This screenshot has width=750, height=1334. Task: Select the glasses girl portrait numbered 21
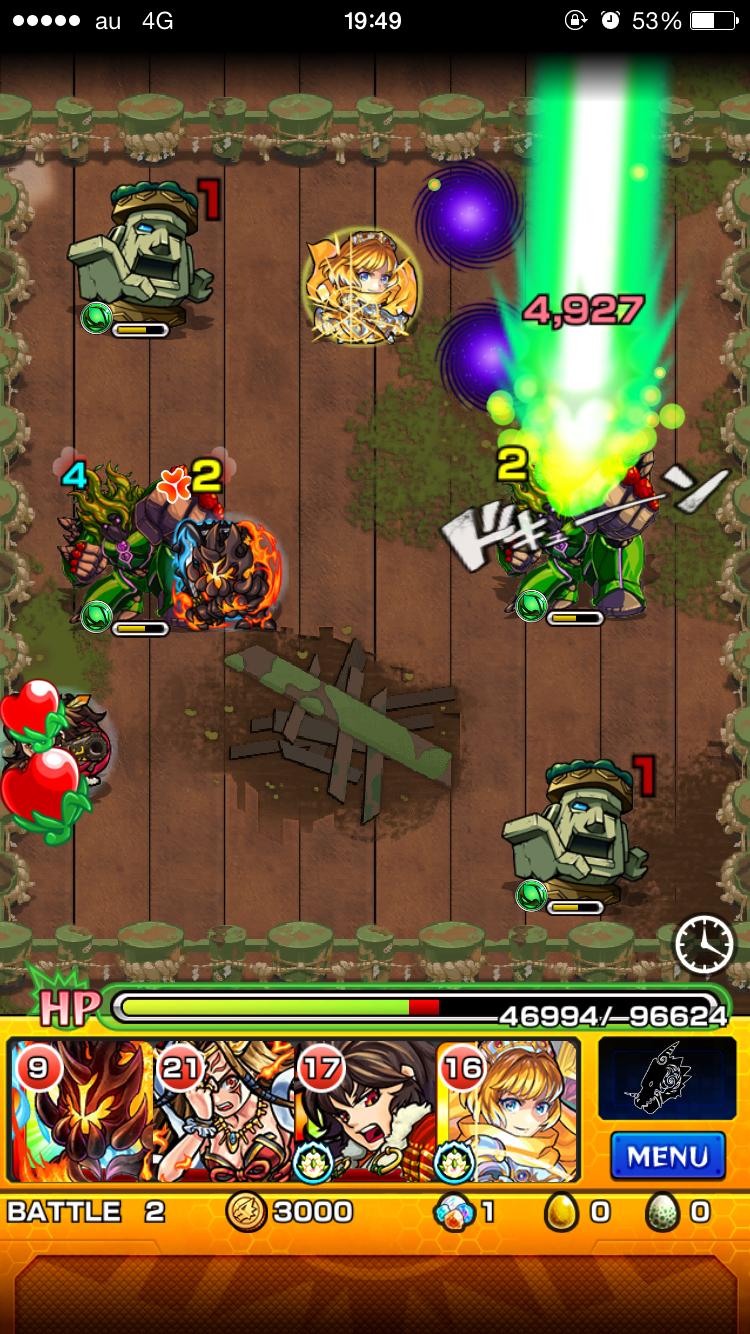(225, 1110)
